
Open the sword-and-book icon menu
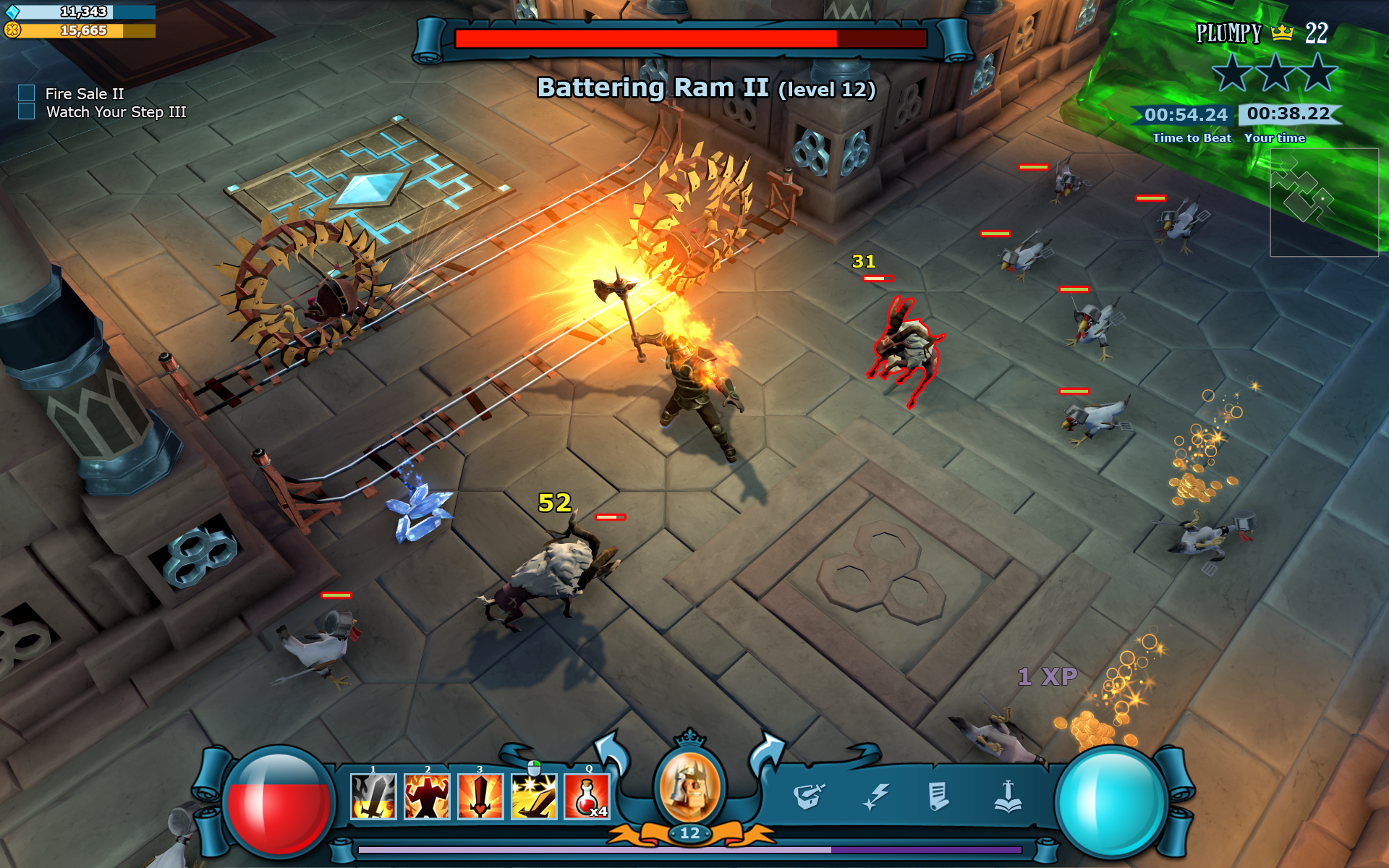1007,796
